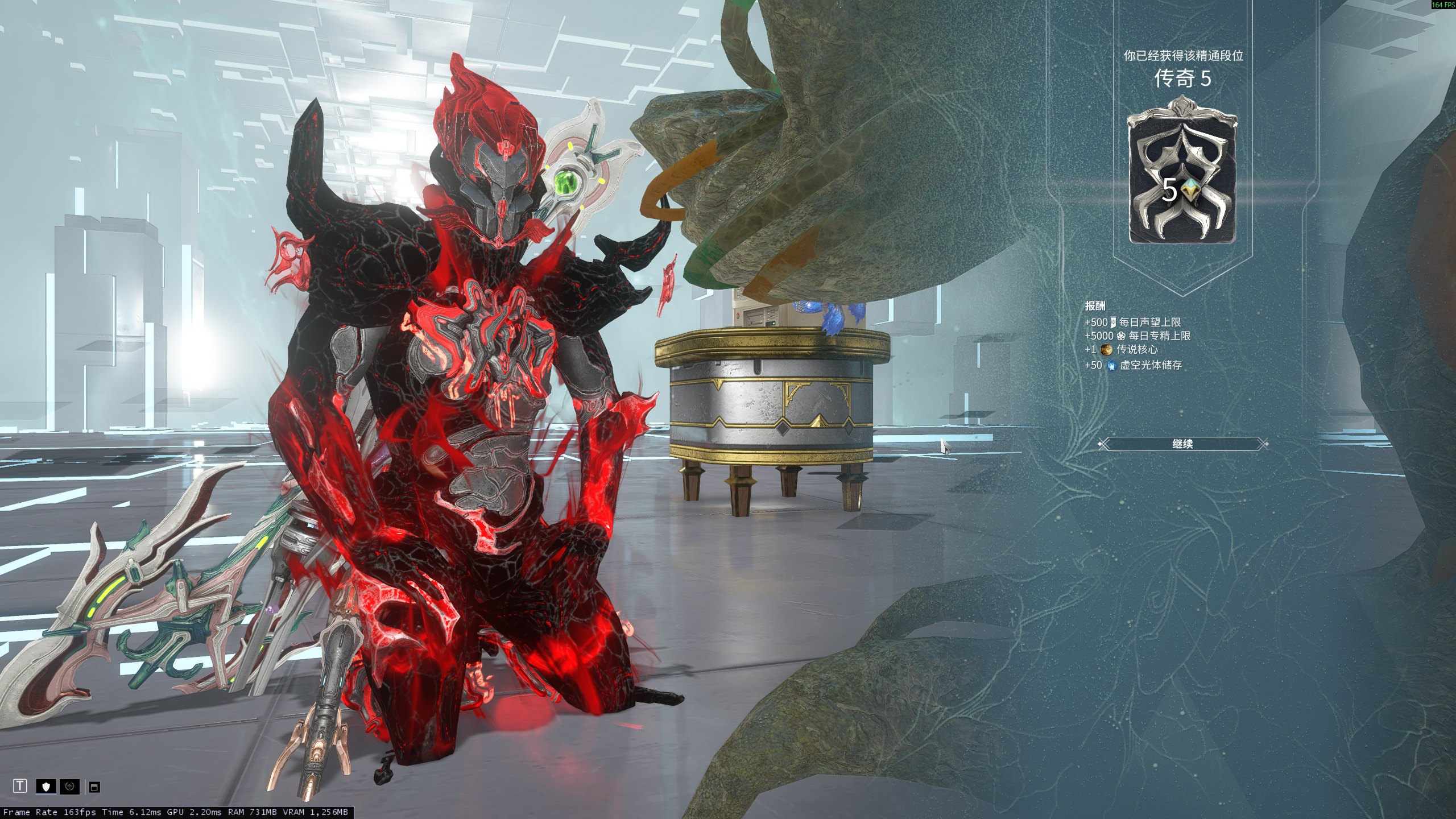Select the white shield chat tab
This screenshot has width=1456, height=819.
(x=46, y=787)
